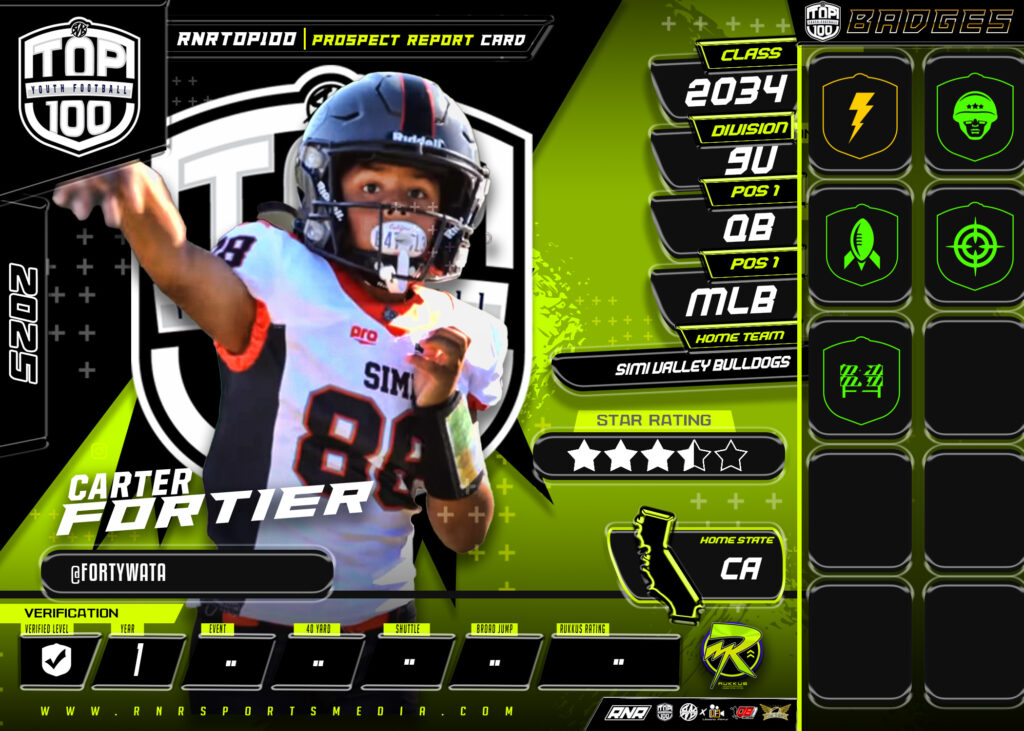The image size is (1024, 731).
Task: Open the @FORTYWATA social handle
Action: tap(186, 573)
